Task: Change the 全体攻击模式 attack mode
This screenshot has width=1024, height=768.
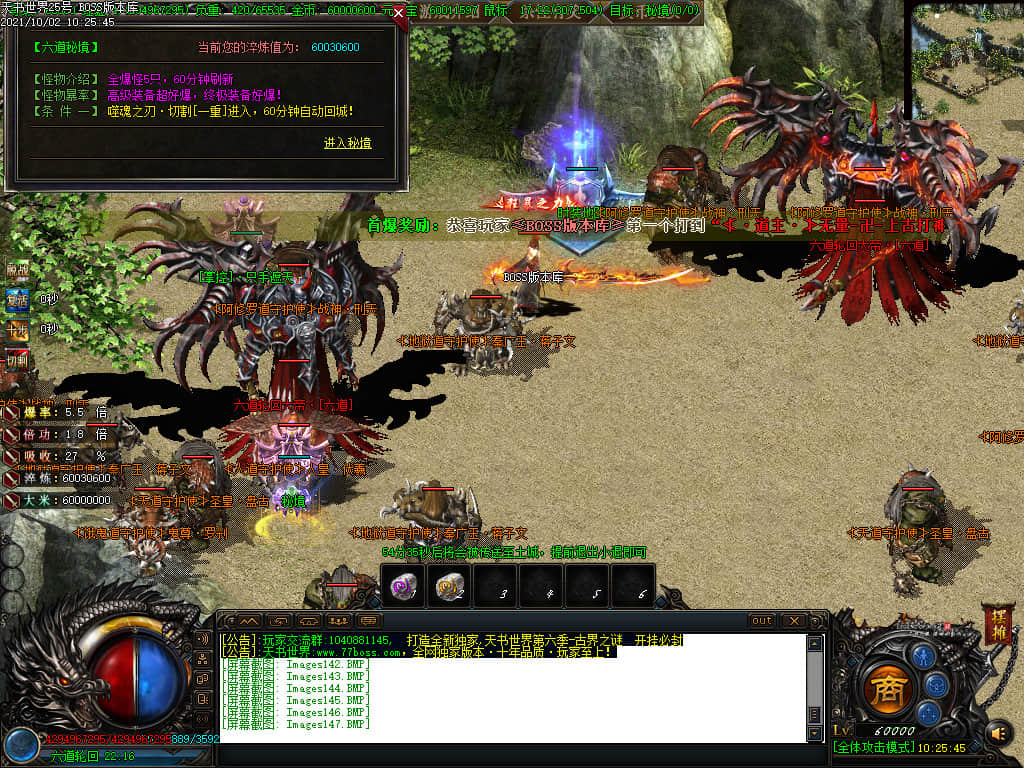Action: [871, 748]
